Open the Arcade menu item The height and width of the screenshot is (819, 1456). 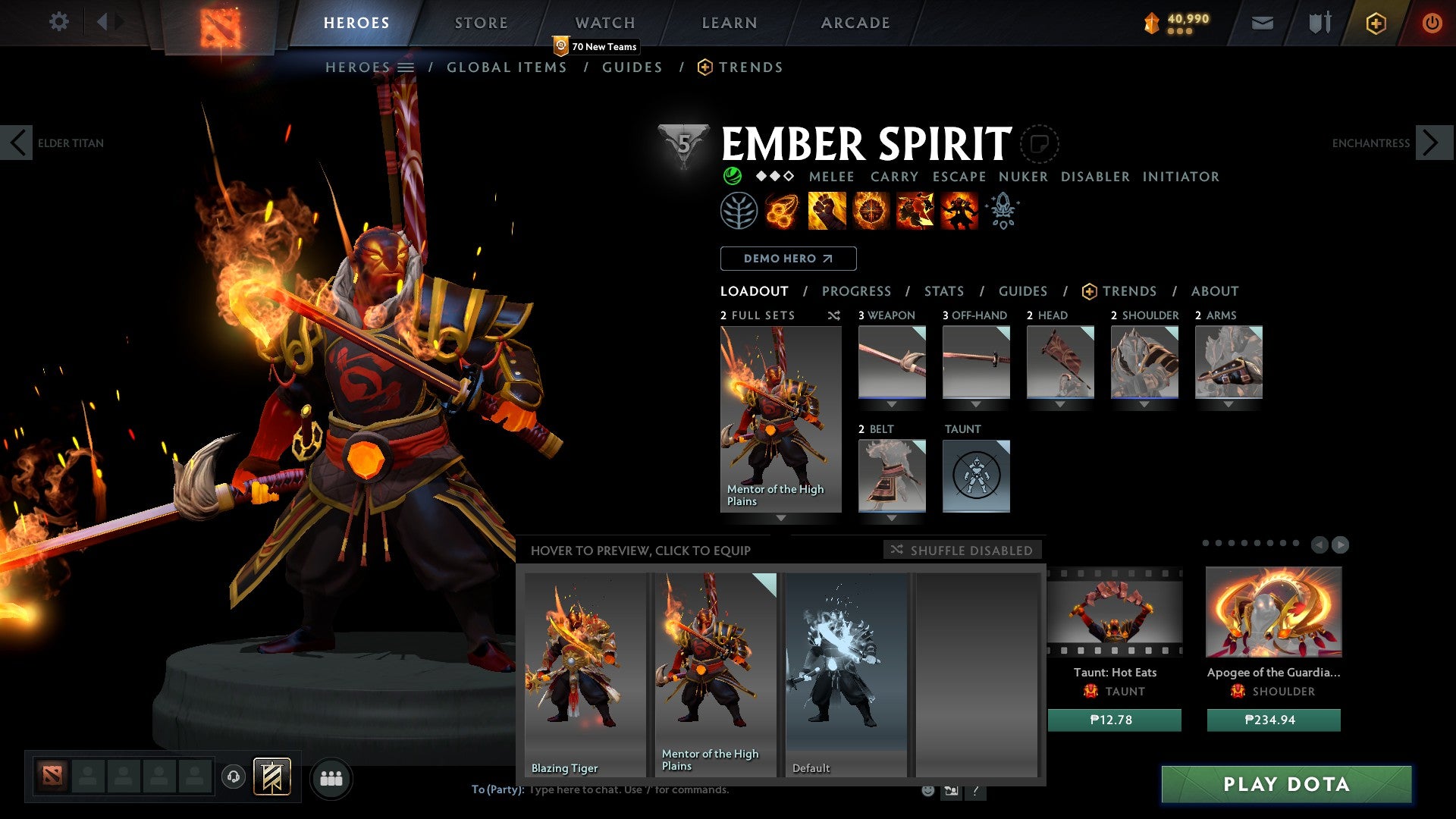855,23
